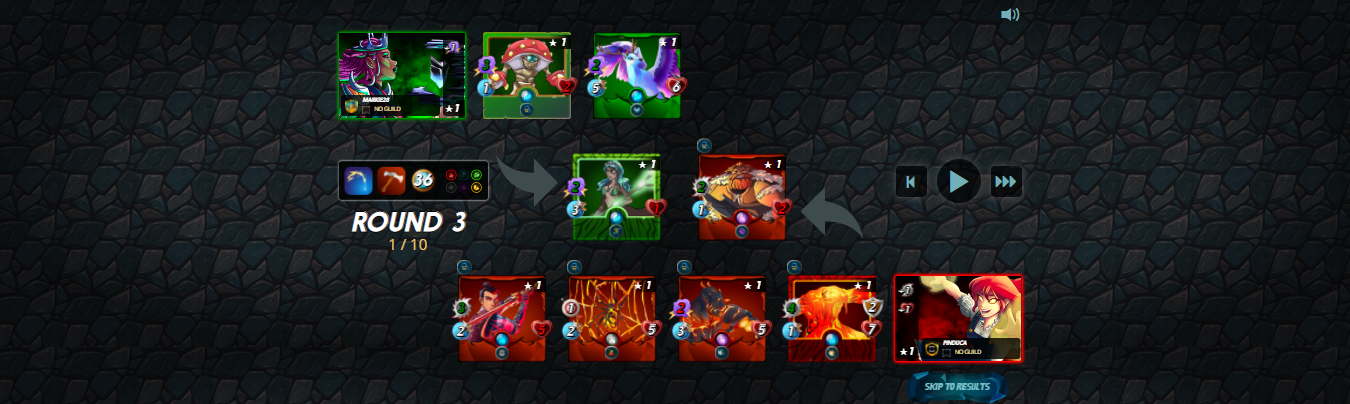Click the pickaxe ruleset icon
This screenshot has height=404, width=1350.
(392, 181)
